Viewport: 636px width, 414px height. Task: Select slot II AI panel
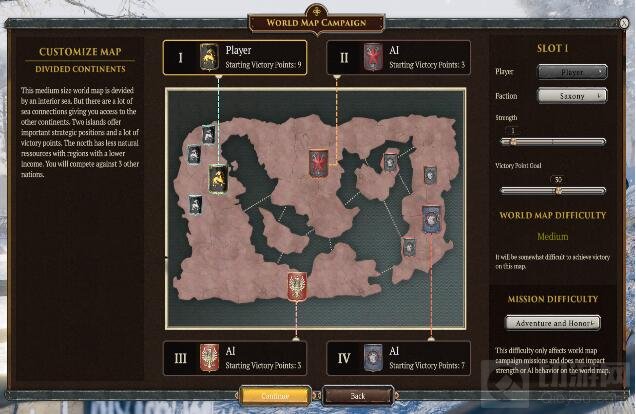tap(398, 57)
